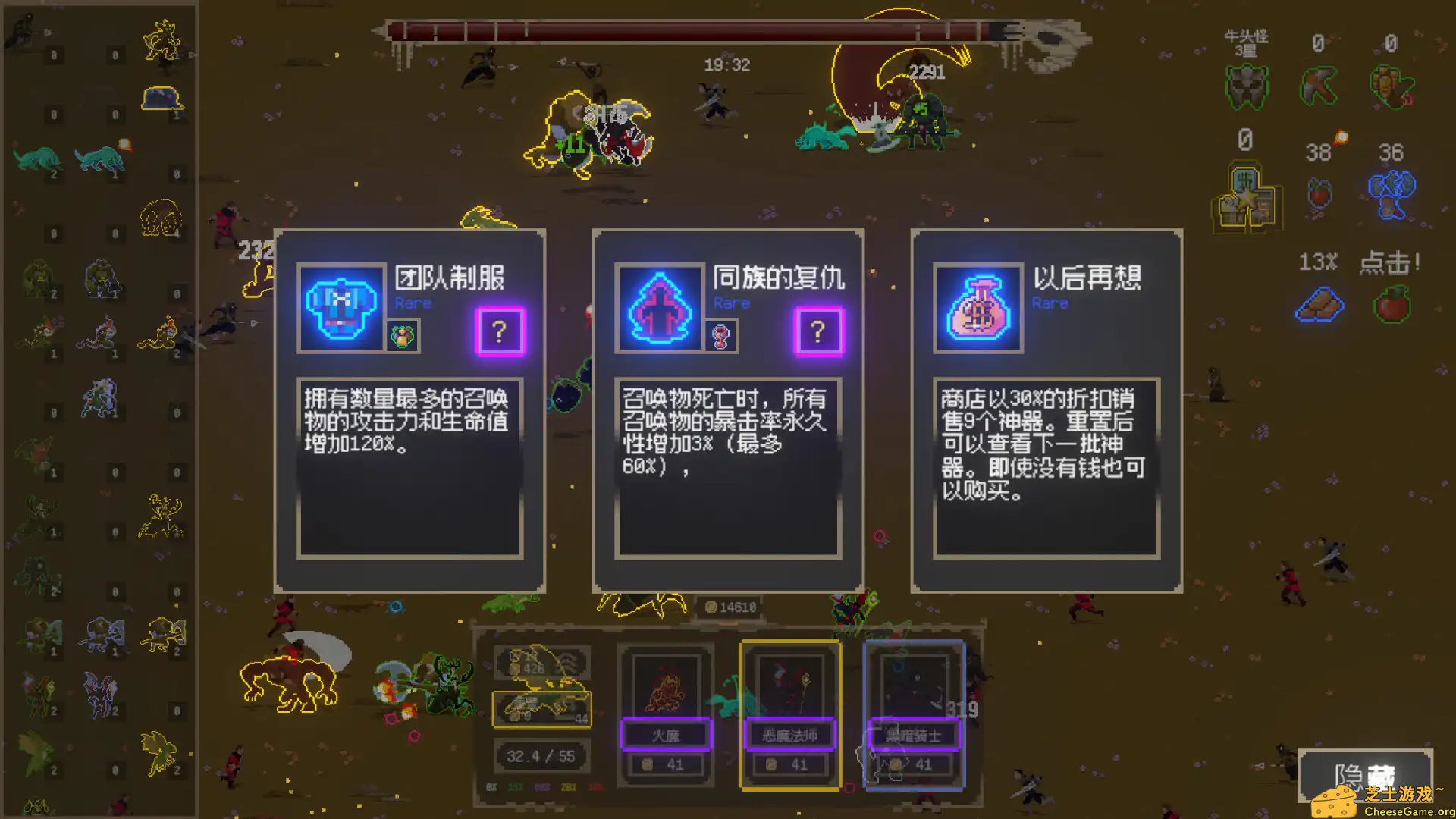Click the pickaxe resource icon at top right
Image resolution: width=1456 pixels, height=819 pixels.
click(x=1317, y=83)
